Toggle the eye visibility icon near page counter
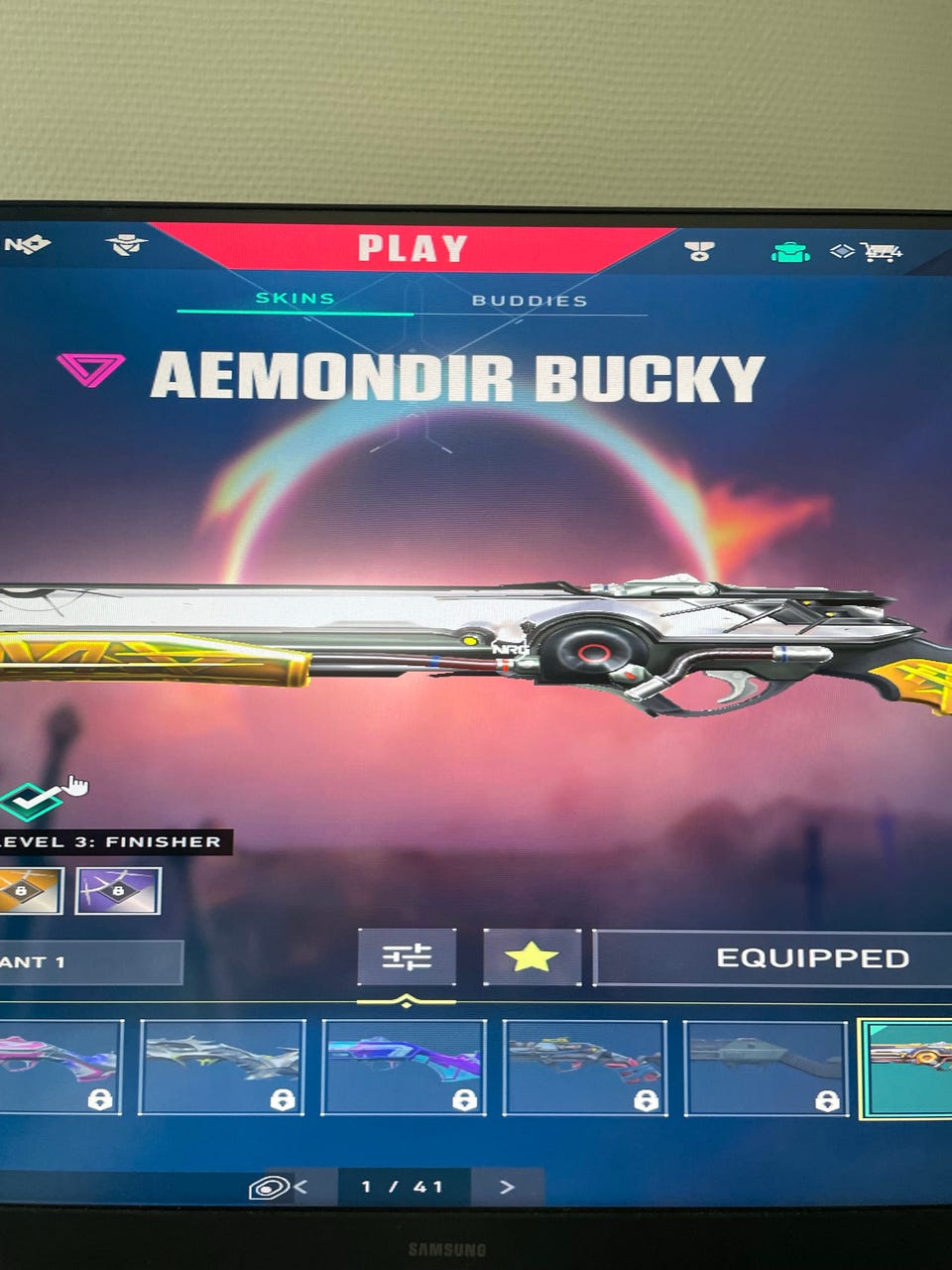Image resolution: width=952 pixels, height=1270 pixels. pos(269,1187)
